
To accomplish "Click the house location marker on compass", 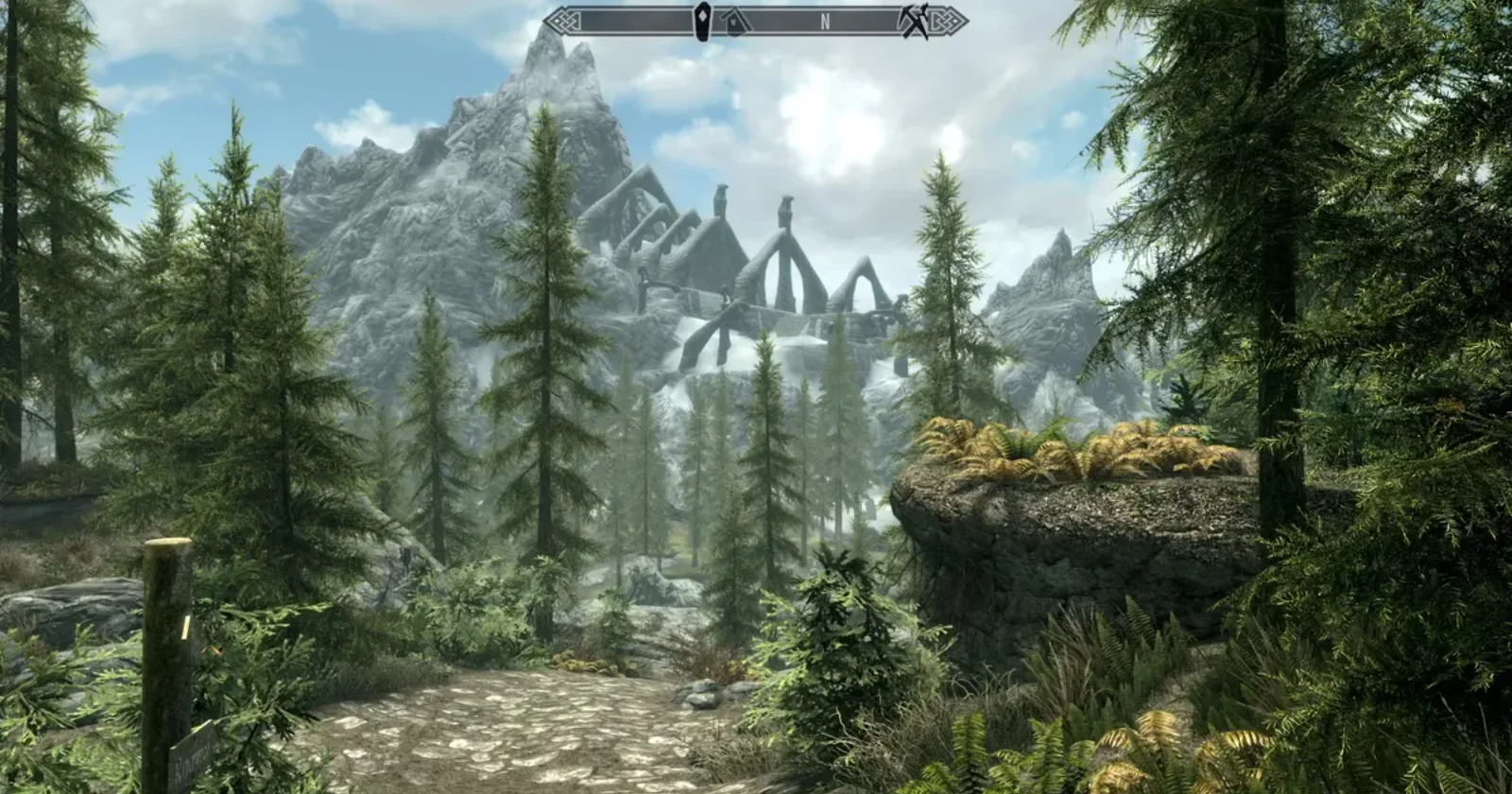I will point(732,21).
